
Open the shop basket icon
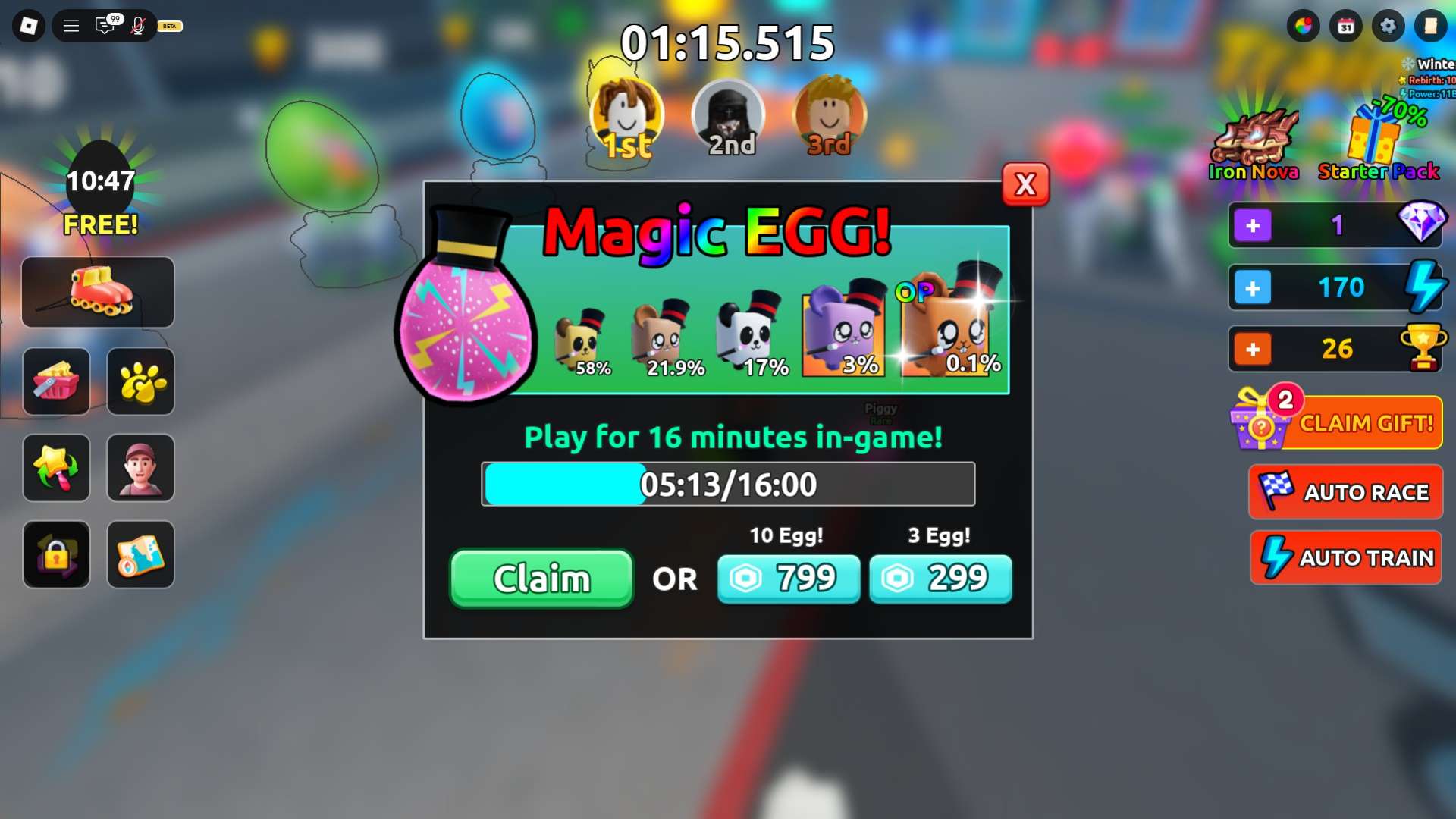(x=56, y=381)
